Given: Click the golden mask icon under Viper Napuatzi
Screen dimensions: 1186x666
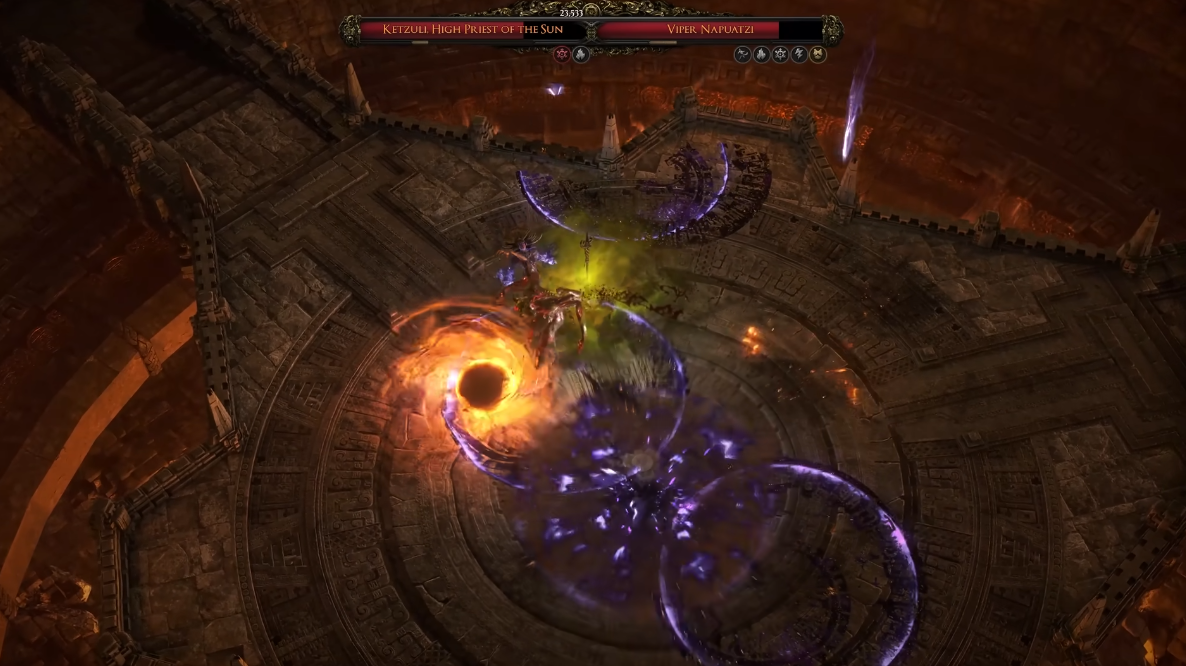Looking at the screenshot, I should click(818, 54).
